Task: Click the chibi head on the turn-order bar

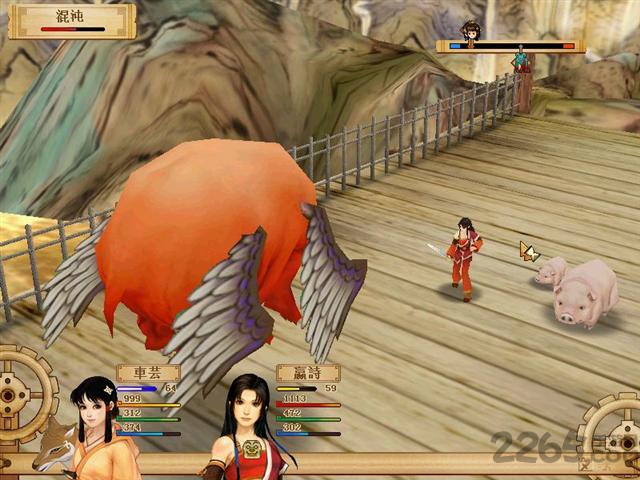Action: pyautogui.click(x=469, y=29)
